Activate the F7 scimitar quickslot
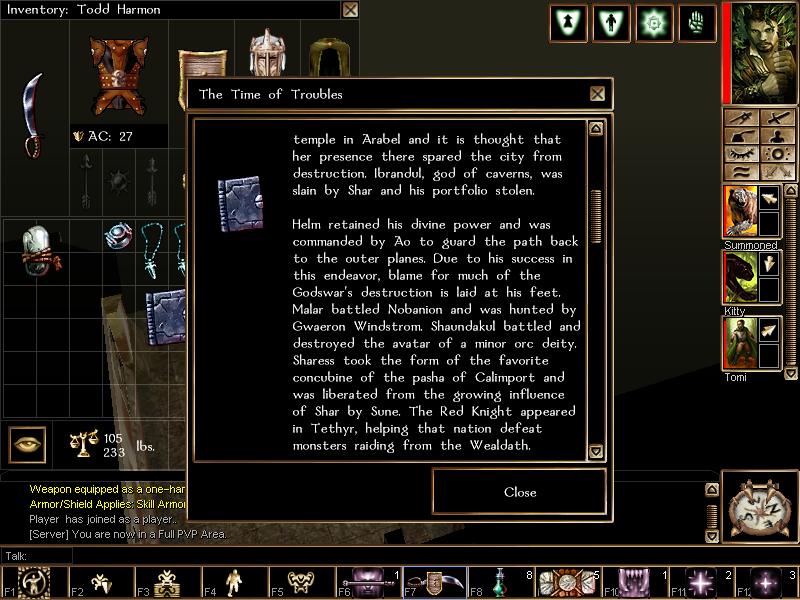This screenshot has height=600, width=800. pos(436,581)
